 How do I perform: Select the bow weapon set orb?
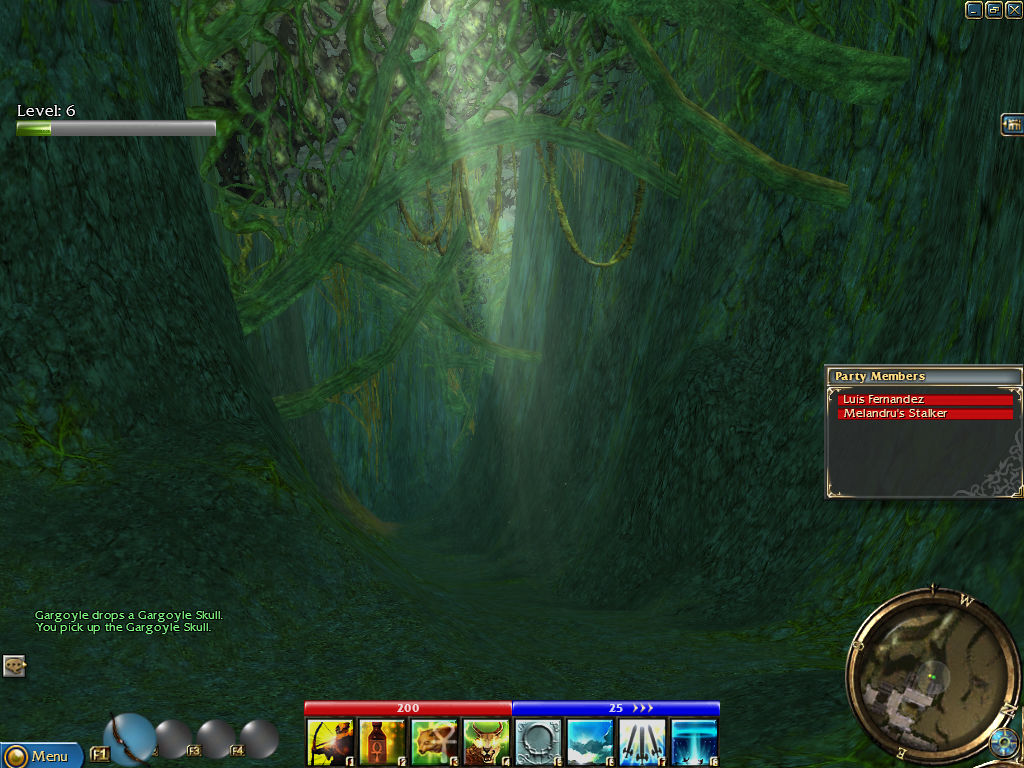[x=129, y=739]
